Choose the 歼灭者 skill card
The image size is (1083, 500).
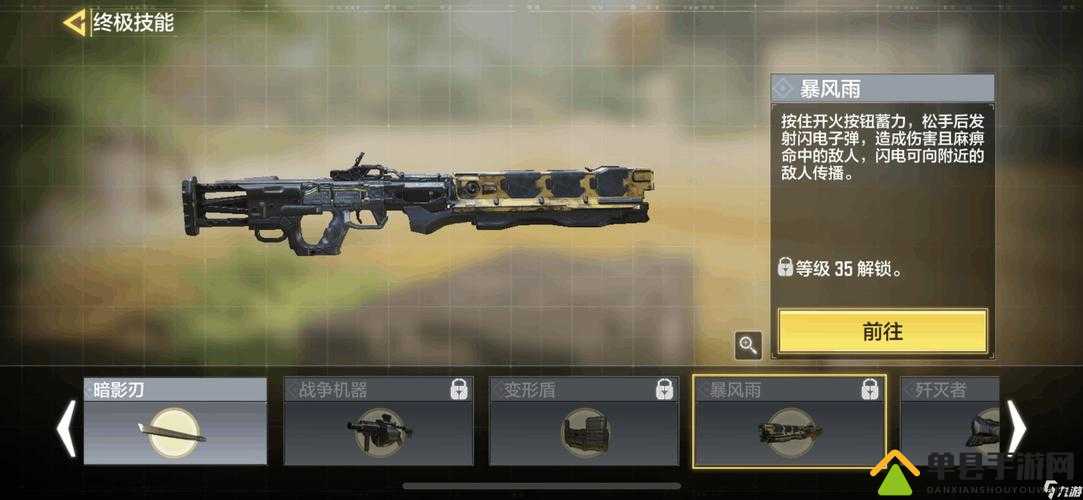(950, 422)
